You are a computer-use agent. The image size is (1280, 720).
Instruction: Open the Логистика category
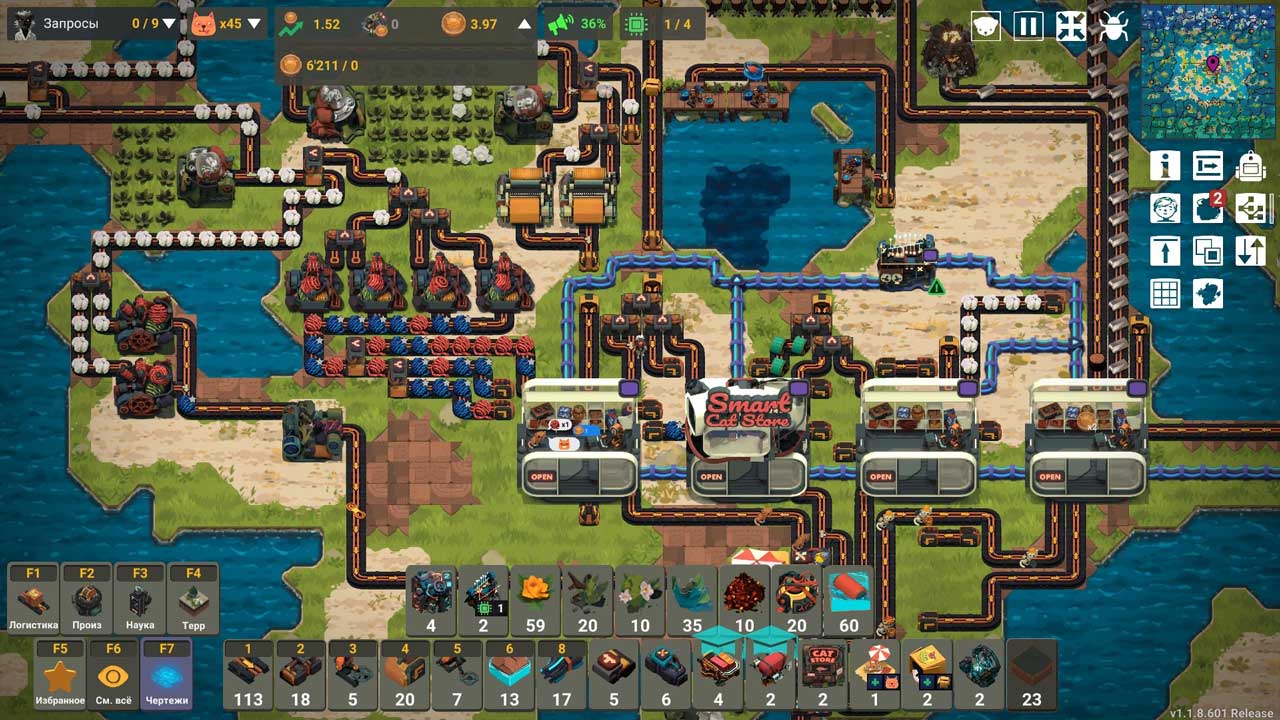click(33, 599)
